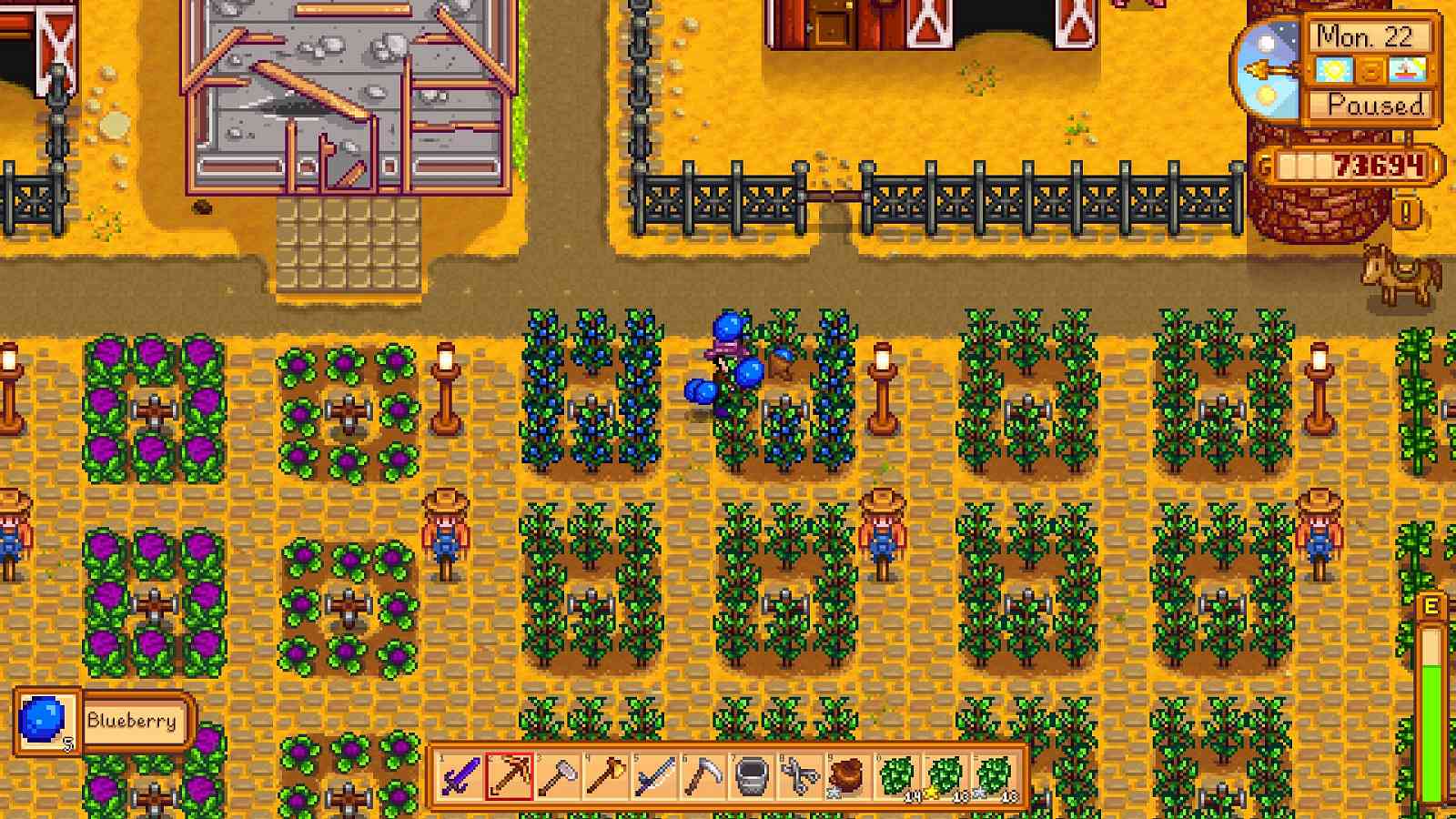This screenshot has height=819, width=1456.
Task: Select the purple Galaxy Sword slot
Action: coord(460,777)
